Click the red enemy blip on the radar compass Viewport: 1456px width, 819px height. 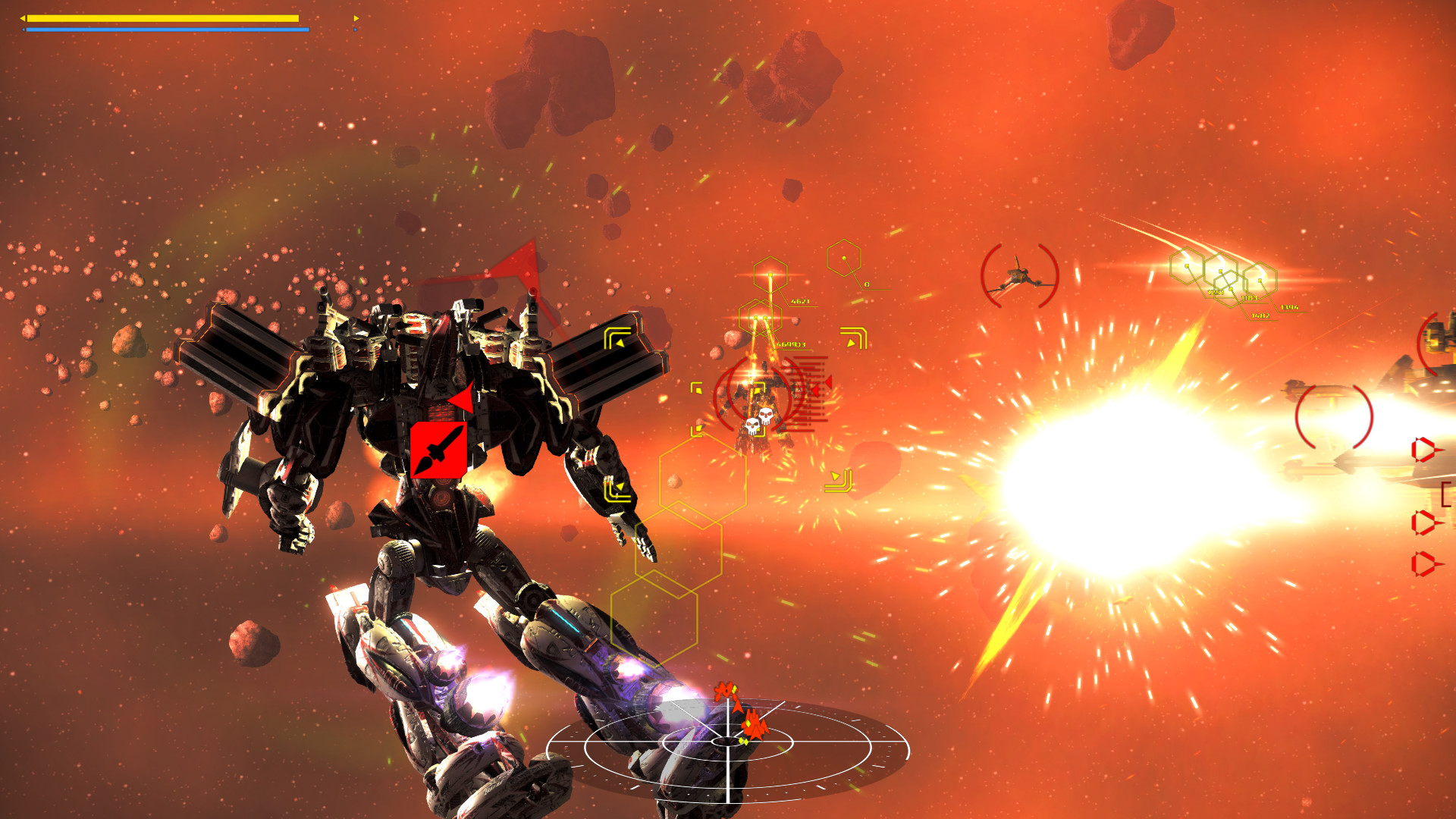(755, 724)
